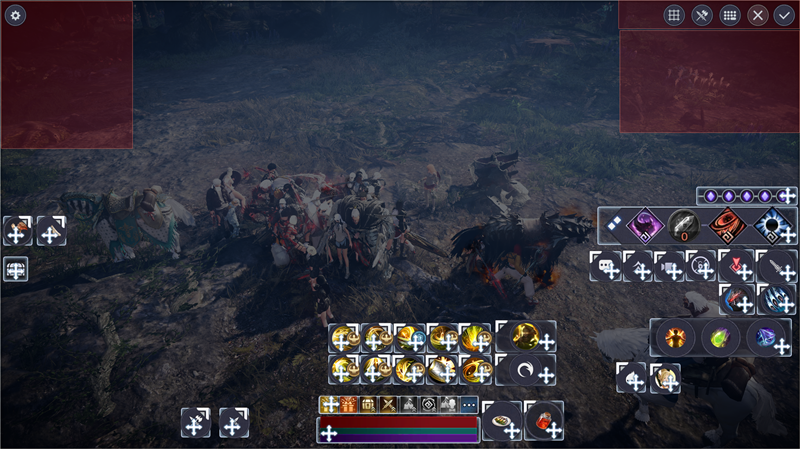Select the glowing orange figure skill
Viewport: 800px width, 449px height.
pos(675,337)
